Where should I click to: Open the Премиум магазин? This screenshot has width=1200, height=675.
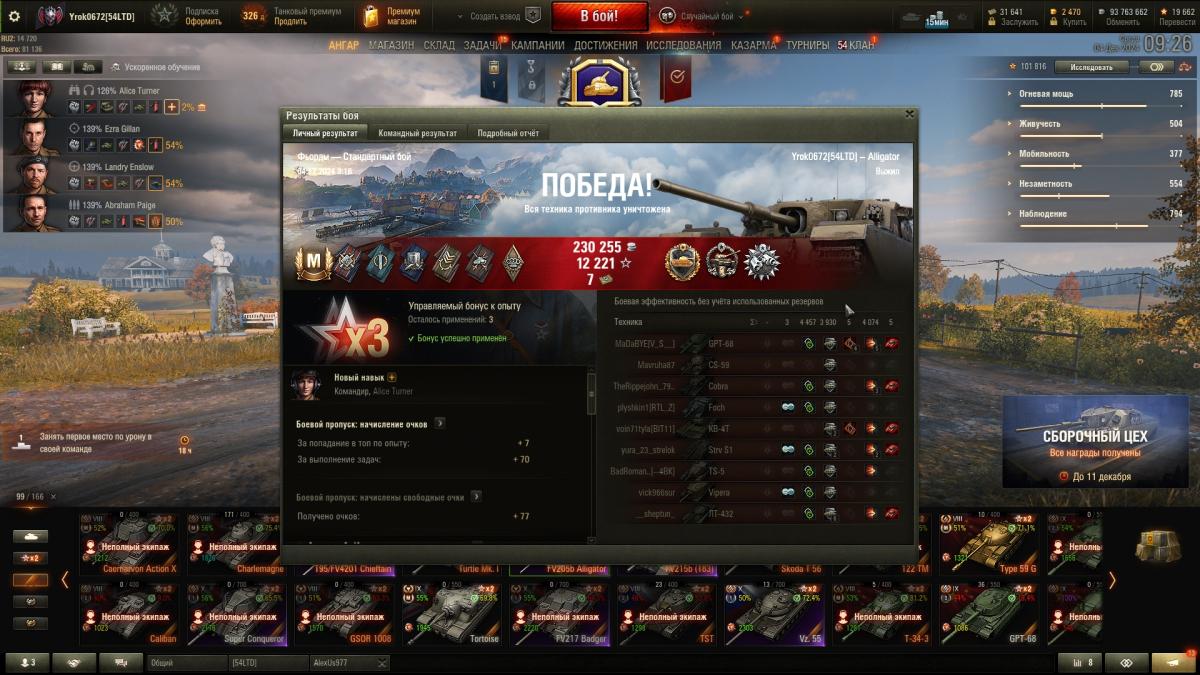pyautogui.click(x=392, y=16)
